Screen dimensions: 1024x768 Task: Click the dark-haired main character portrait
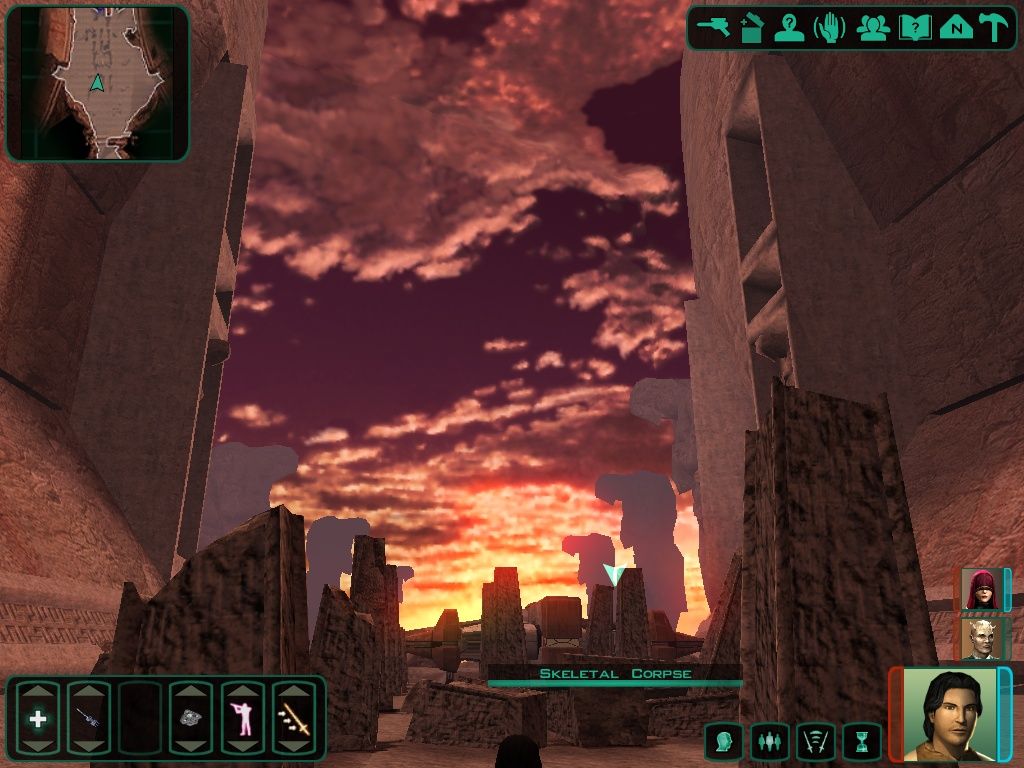click(948, 712)
